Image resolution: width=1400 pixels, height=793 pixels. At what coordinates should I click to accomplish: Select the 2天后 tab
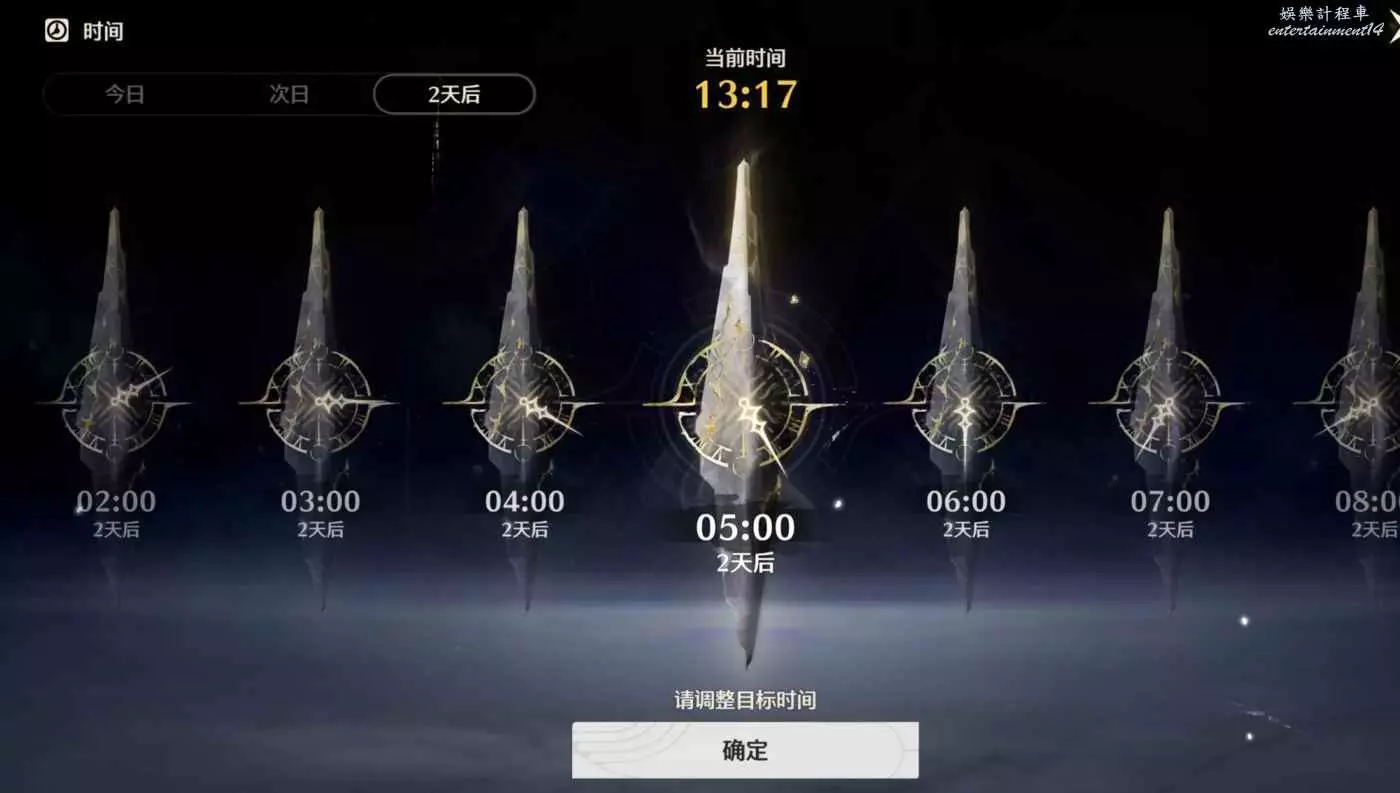pos(454,95)
